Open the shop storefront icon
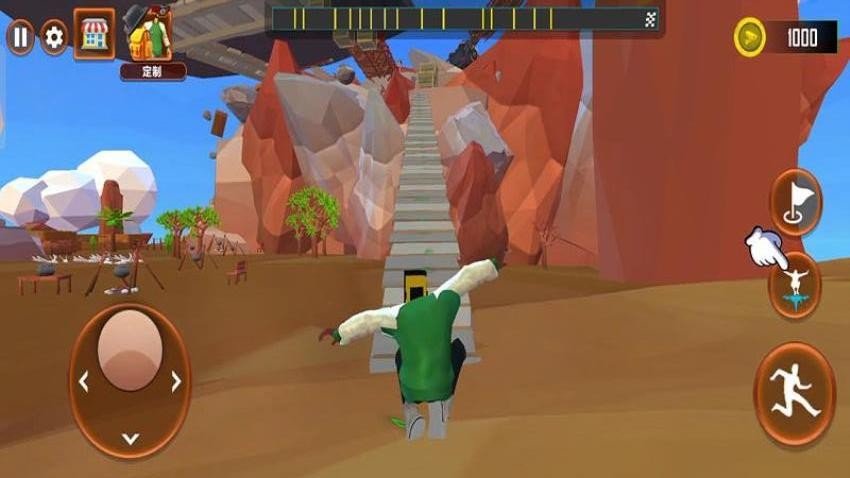This screenshot has height=478, width=850. click(94, 36)
